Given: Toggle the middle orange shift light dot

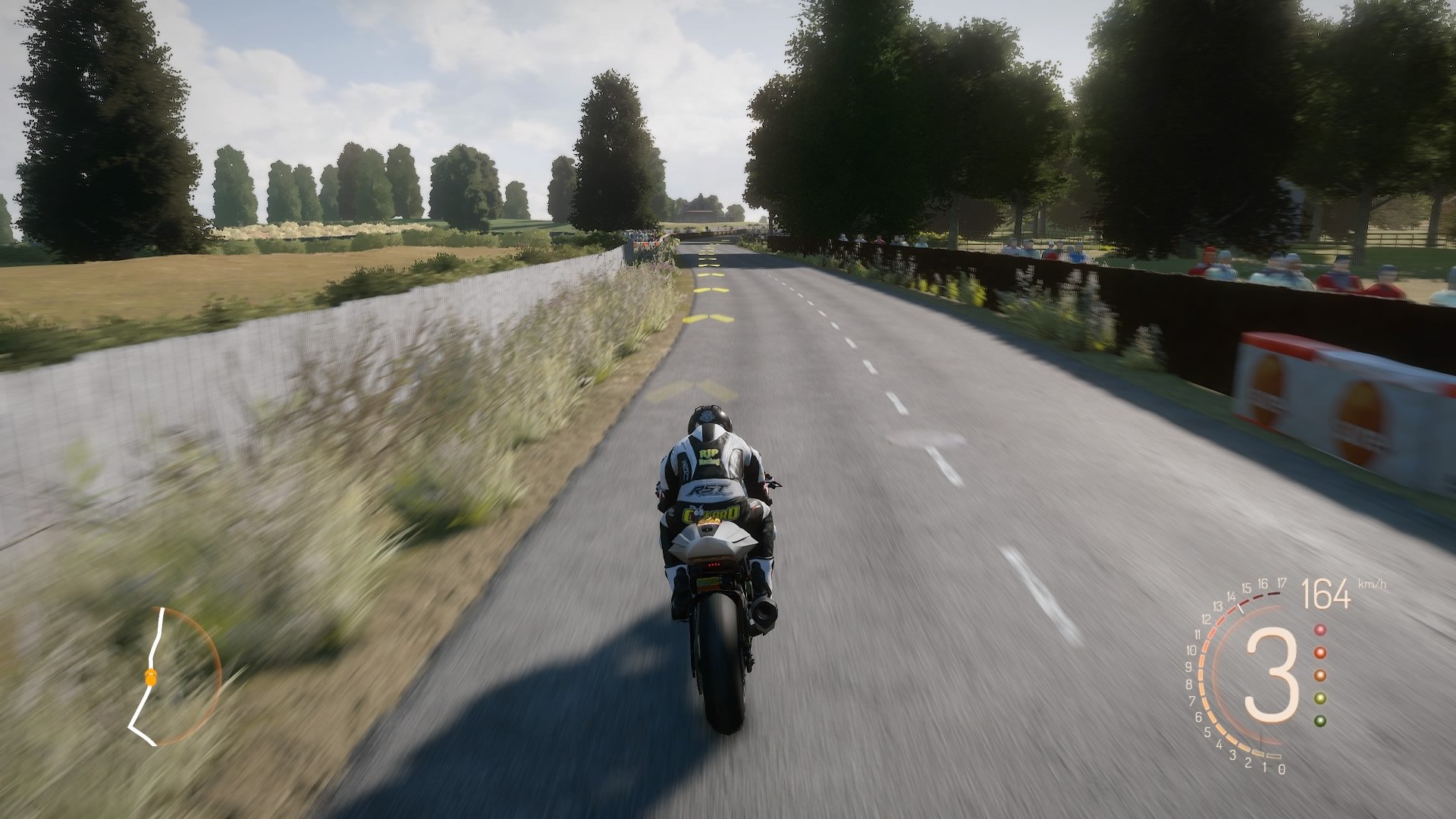Looking at the screenshot, I should click(x=1320, y=675).
